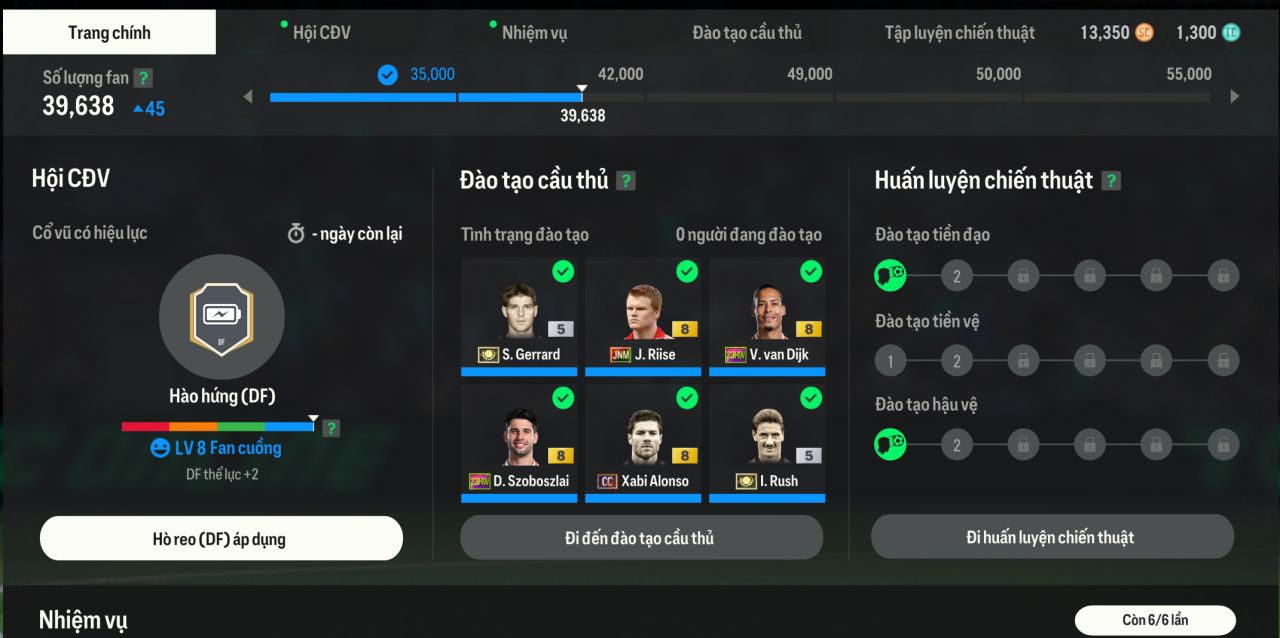Click the fan milestone right arrow
1280x638 pixels.
click(x=1235, y=97)
